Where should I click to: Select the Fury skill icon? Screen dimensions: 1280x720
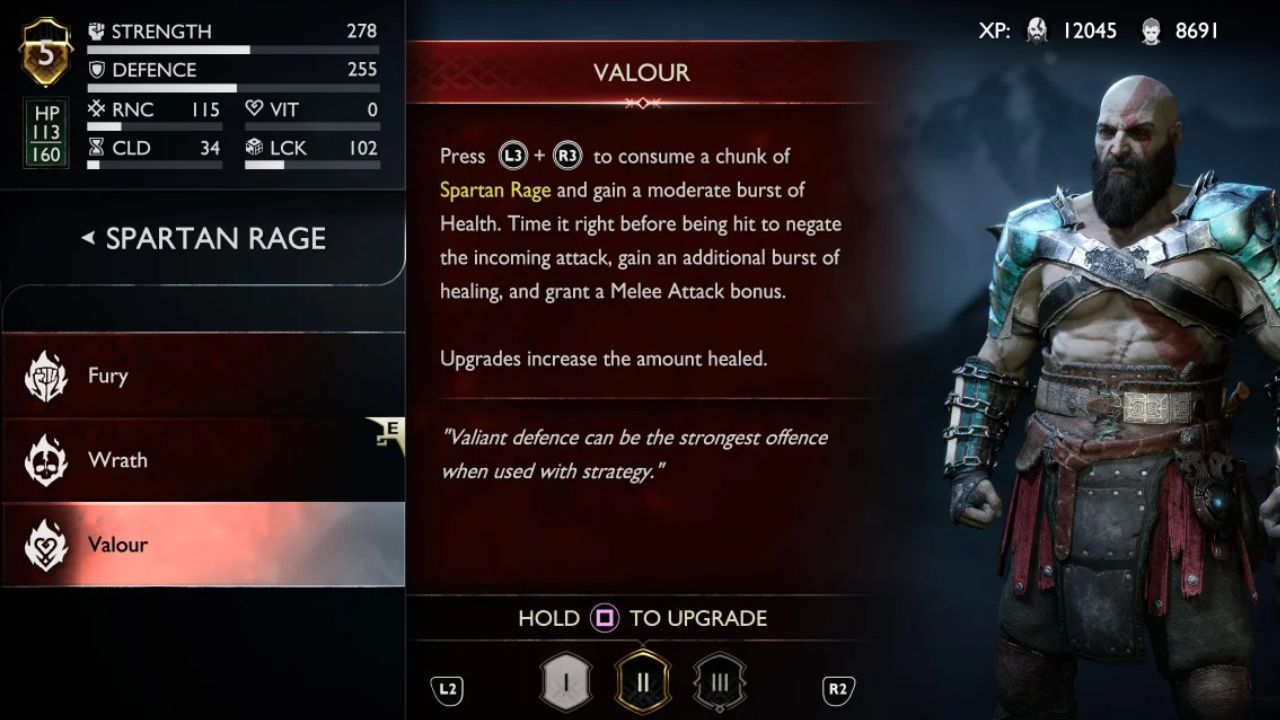pos(45,375)
